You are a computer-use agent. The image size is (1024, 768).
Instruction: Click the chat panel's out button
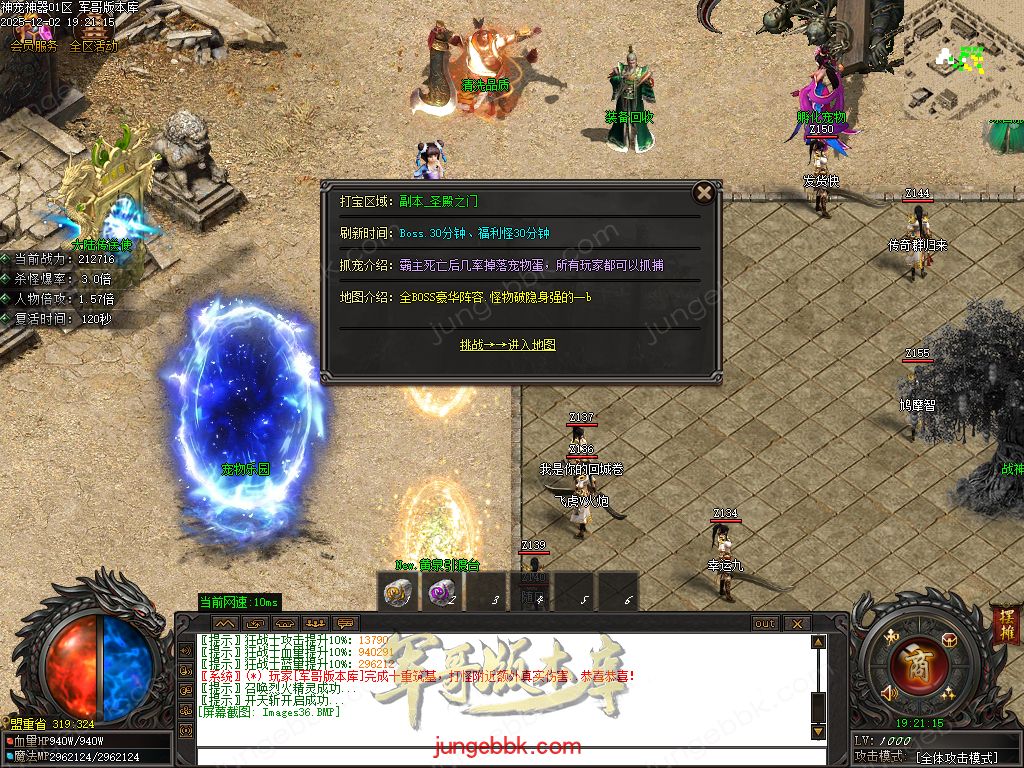(765, 623)
